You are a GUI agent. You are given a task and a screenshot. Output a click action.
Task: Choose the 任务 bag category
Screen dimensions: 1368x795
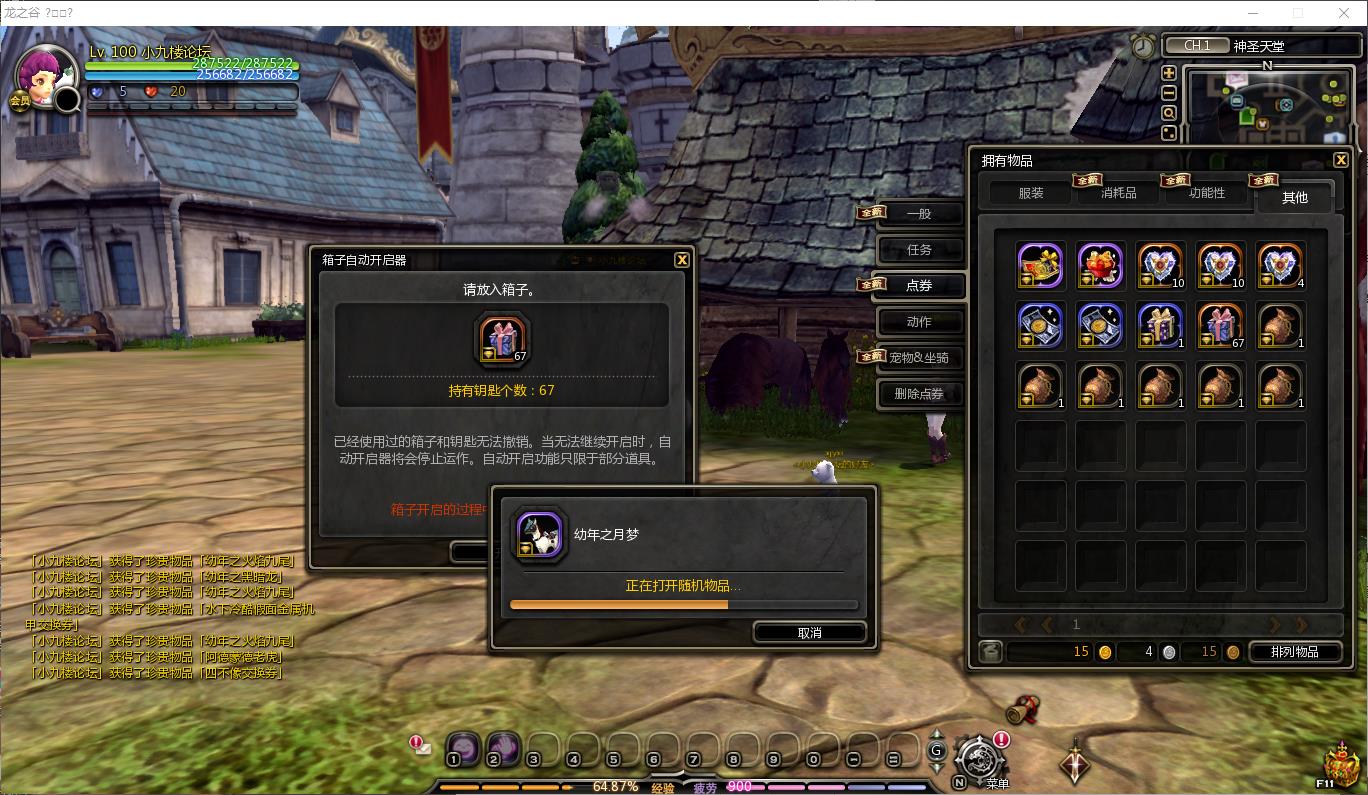tap(919, 250)
